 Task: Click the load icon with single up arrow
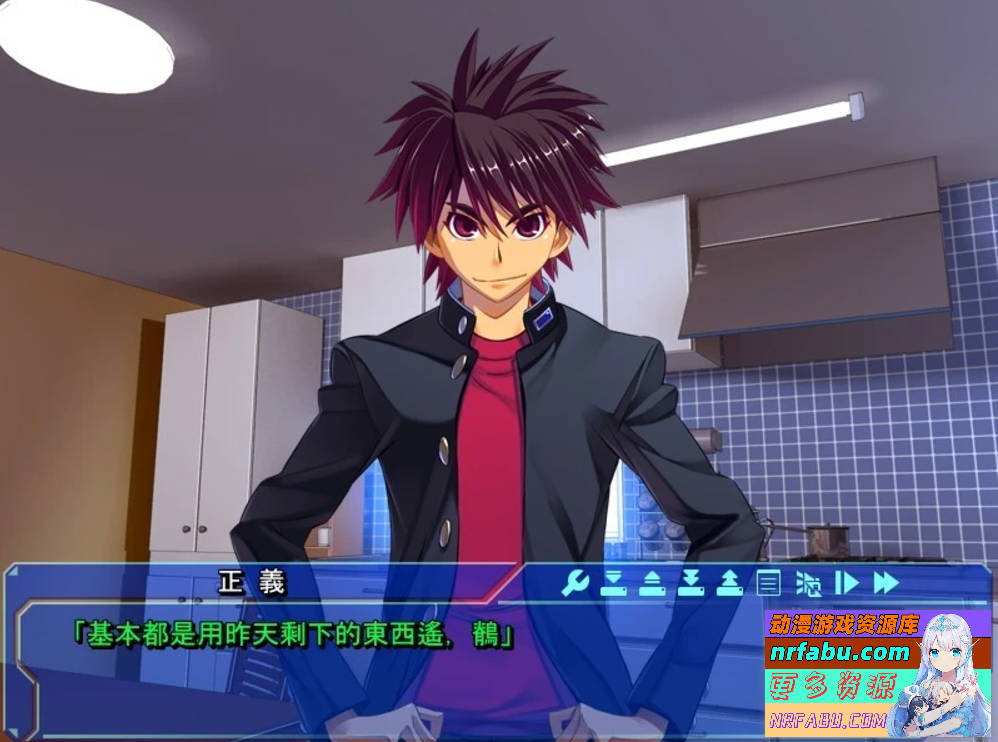click(652, 582)
